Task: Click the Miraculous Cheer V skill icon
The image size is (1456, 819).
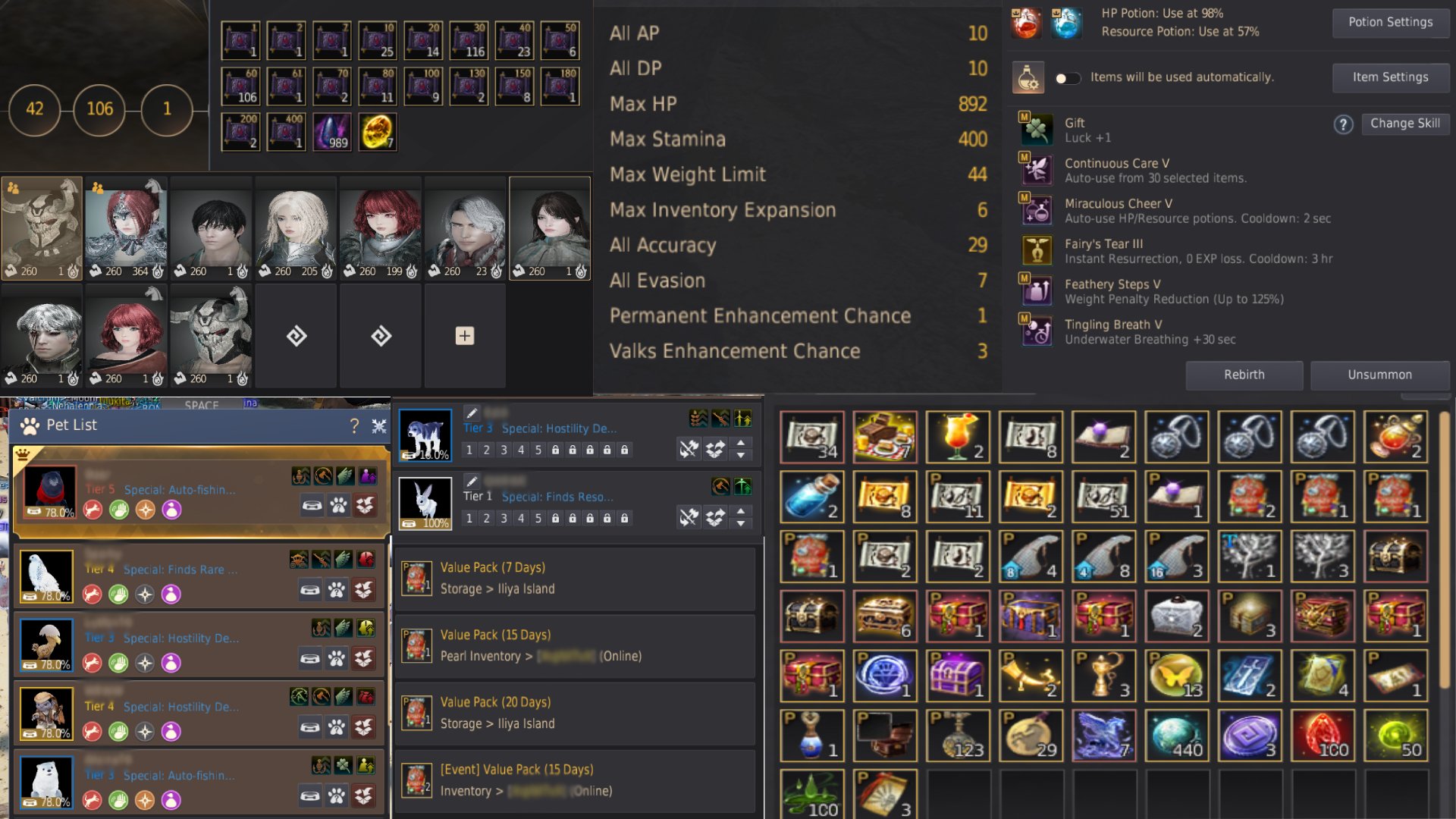Action: pyautogui.click(x=1037, y=209)
